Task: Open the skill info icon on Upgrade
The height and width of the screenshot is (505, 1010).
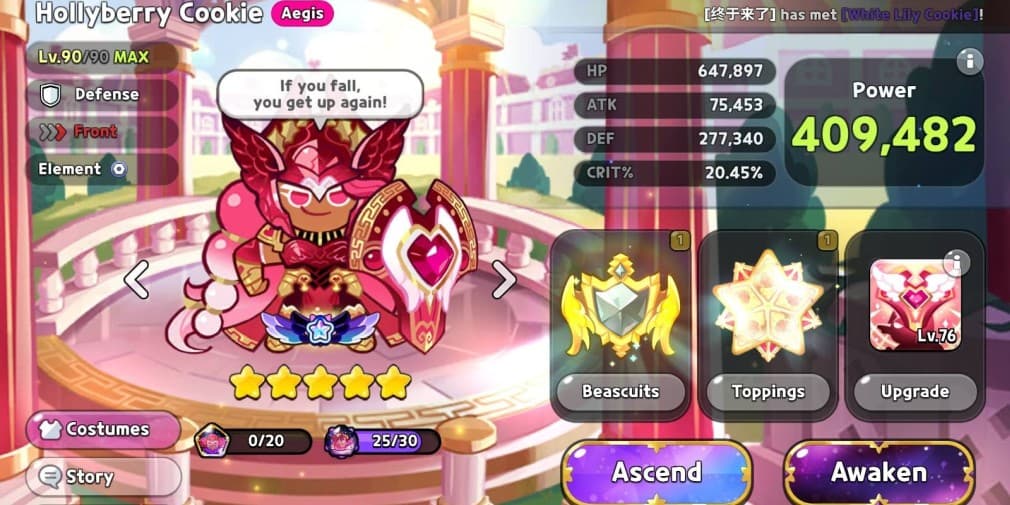Action: click(x=956, y=263)
